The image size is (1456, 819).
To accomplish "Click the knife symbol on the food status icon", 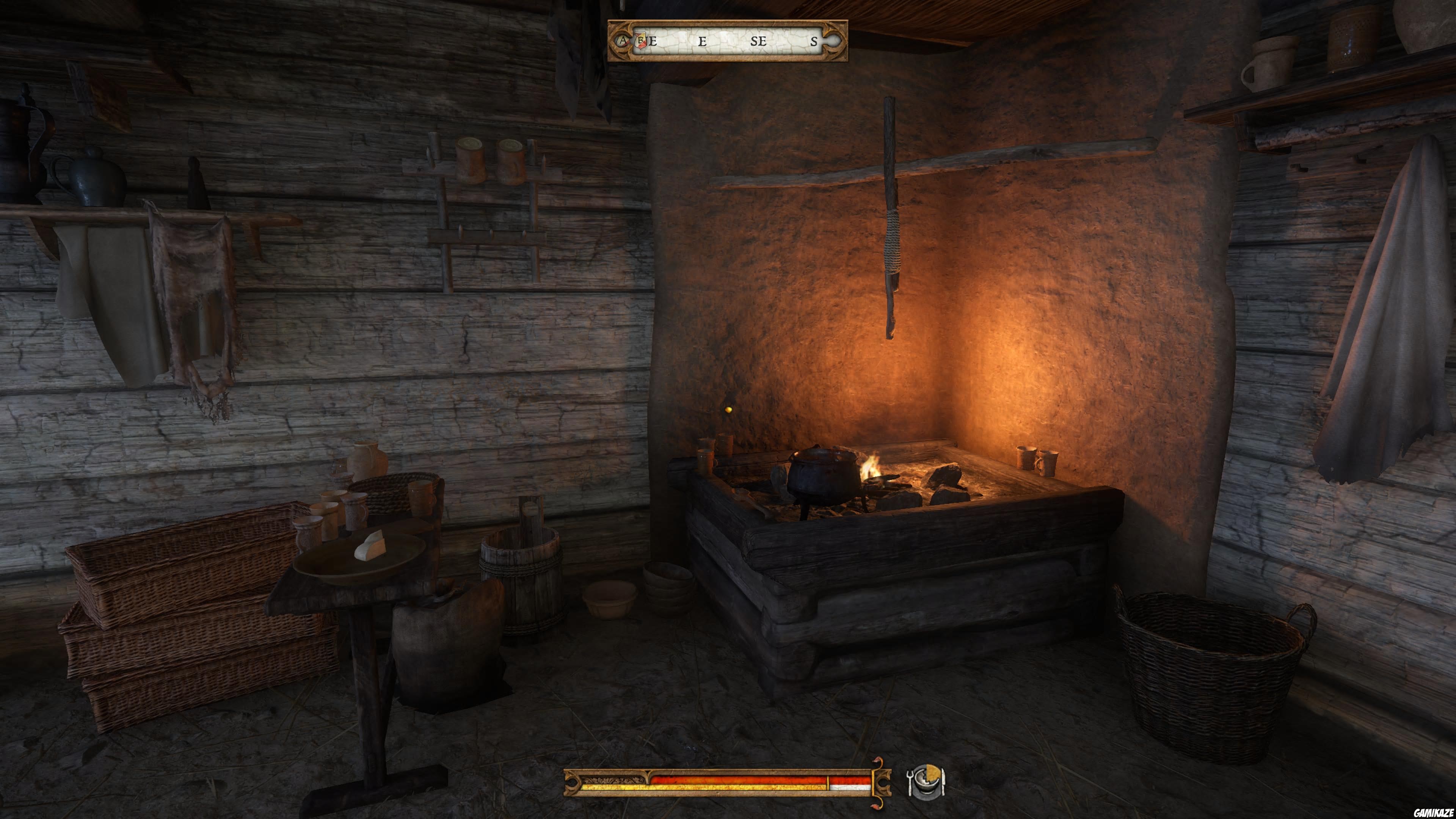I will click(x=943, y=783).
